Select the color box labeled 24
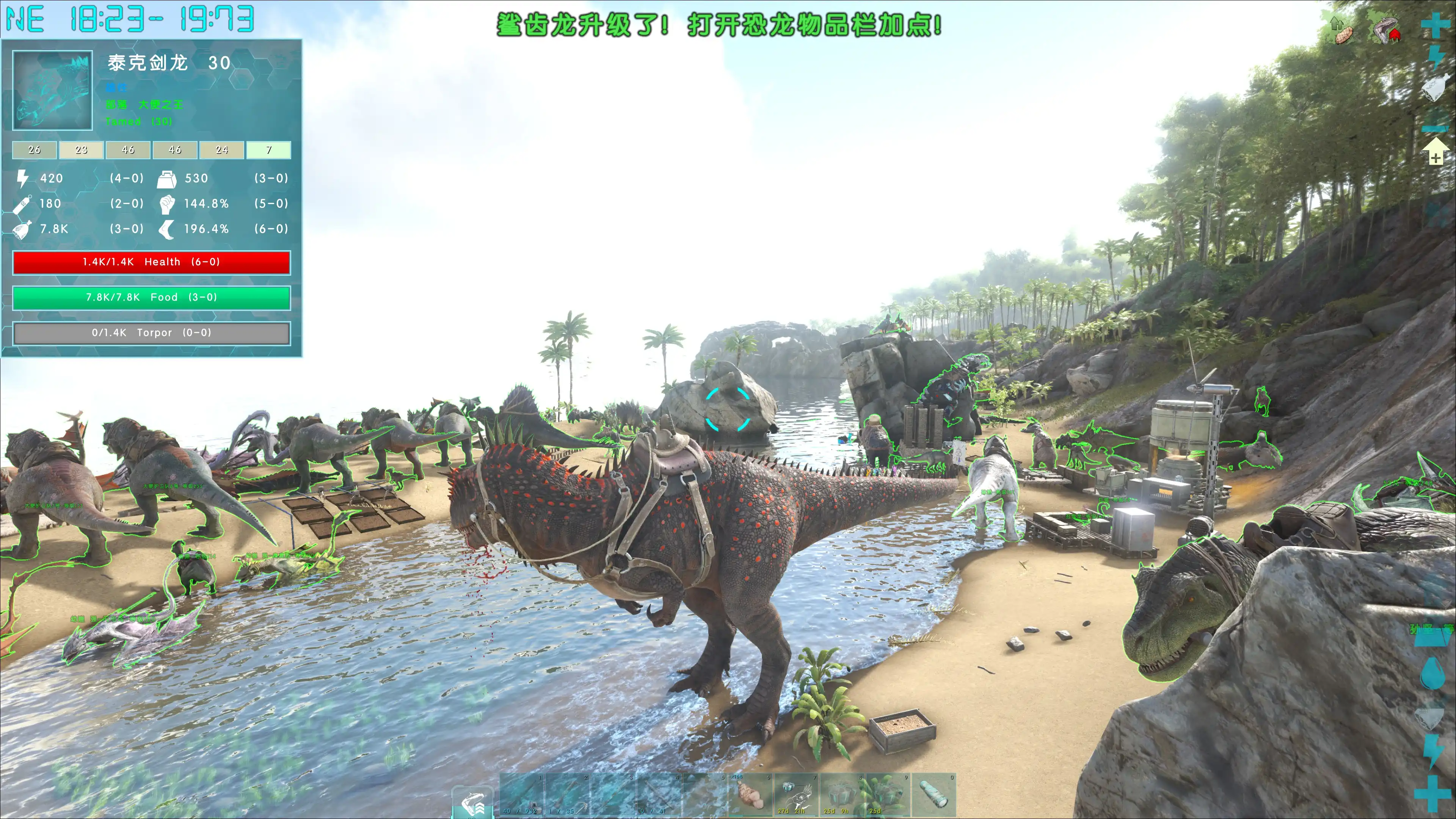Image resolution: width=1456 pixels, height=819 pixels. pos(221,150)
